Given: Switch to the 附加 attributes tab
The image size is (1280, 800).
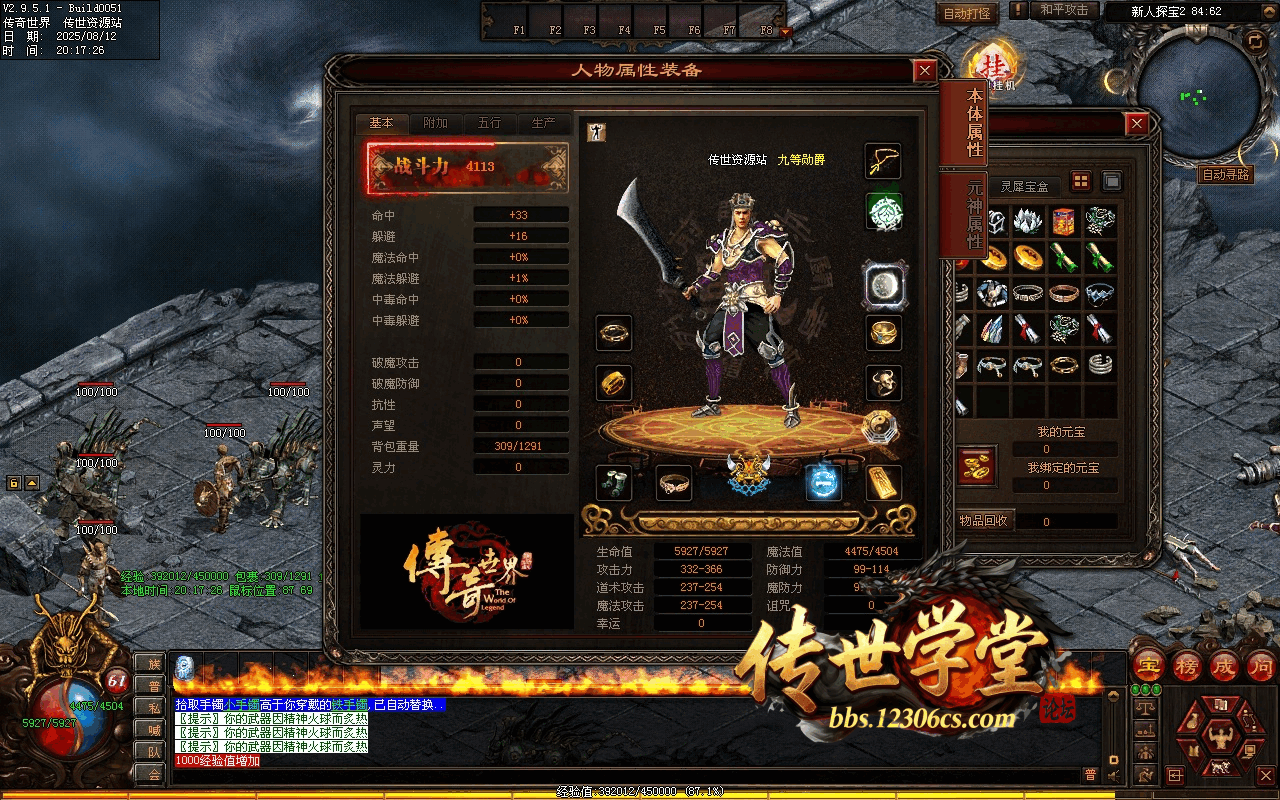Looking at the screenshot, I should [436, 123].
